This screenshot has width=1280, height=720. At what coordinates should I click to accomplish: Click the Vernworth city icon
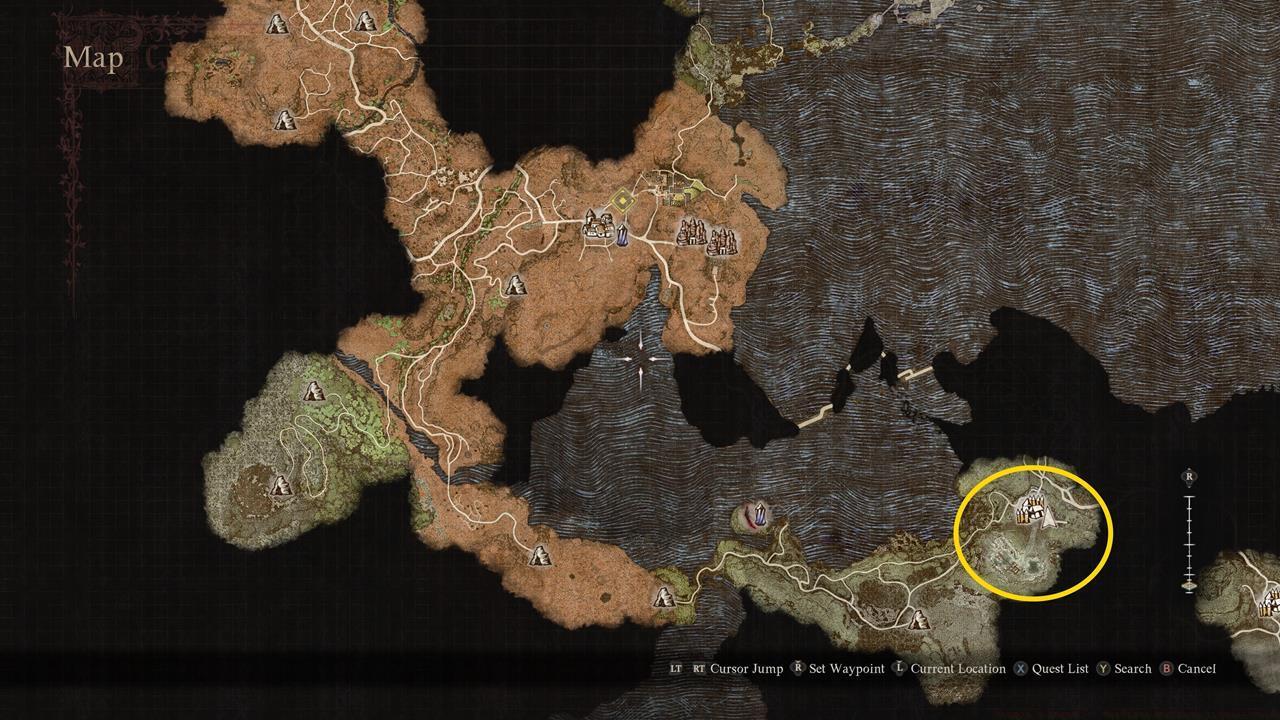point(600,225)
